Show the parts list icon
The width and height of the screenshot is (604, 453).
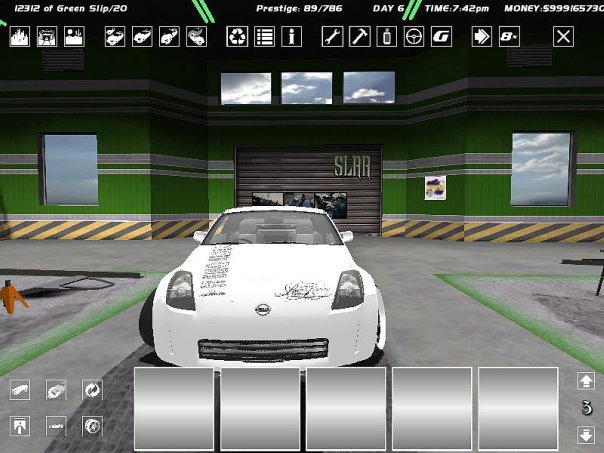pos(264,37)
